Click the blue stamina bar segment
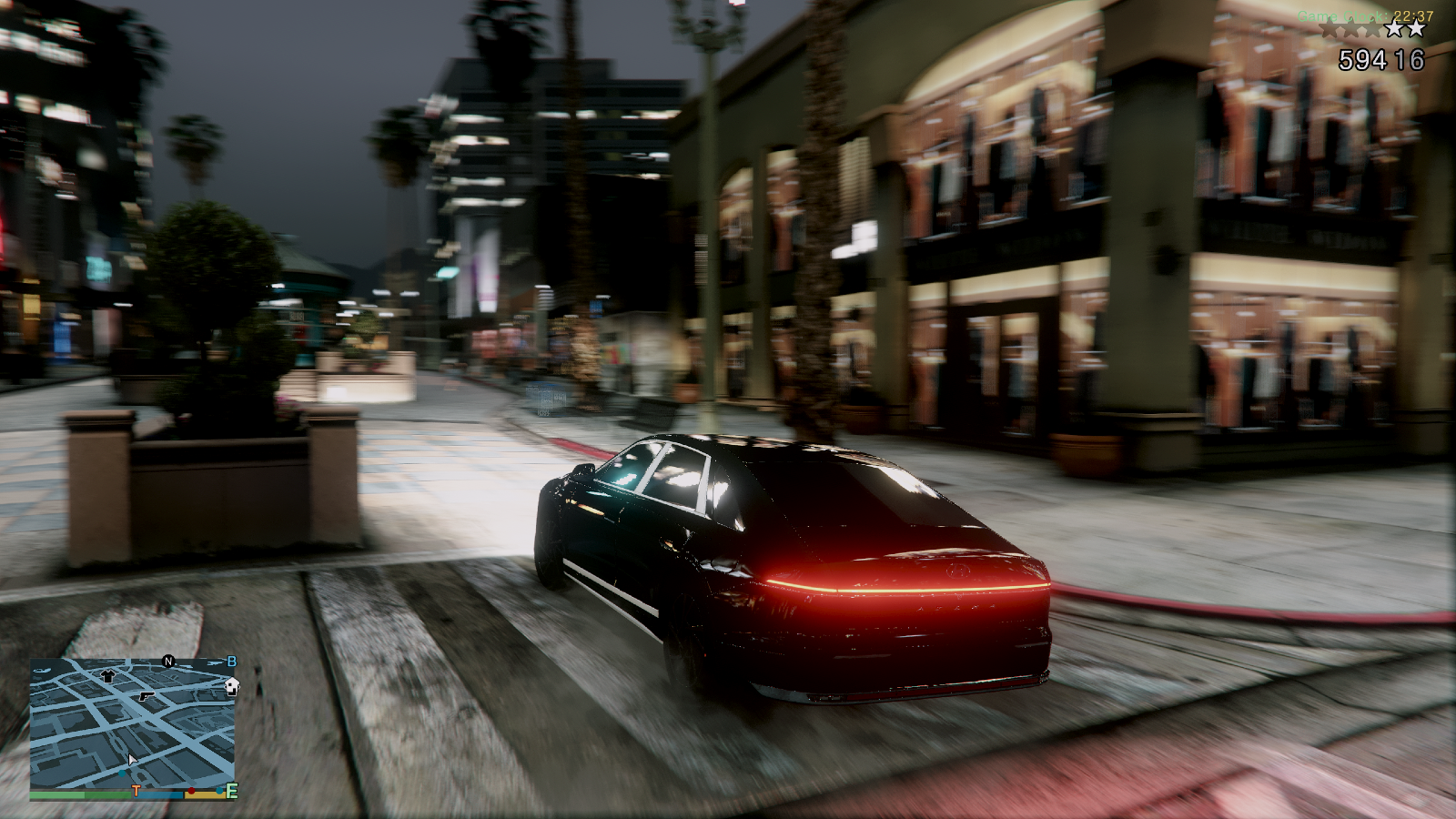Image resolution: width=1456 pixels, height=819 pixels. [157, 794]
